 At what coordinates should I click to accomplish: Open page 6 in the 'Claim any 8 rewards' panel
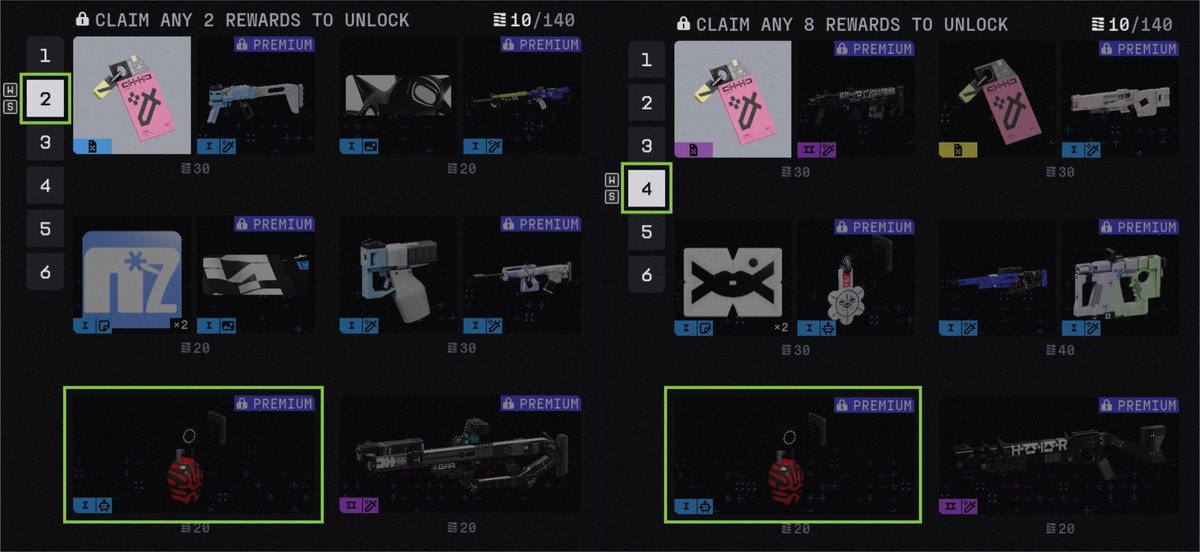tap(646, 275)
